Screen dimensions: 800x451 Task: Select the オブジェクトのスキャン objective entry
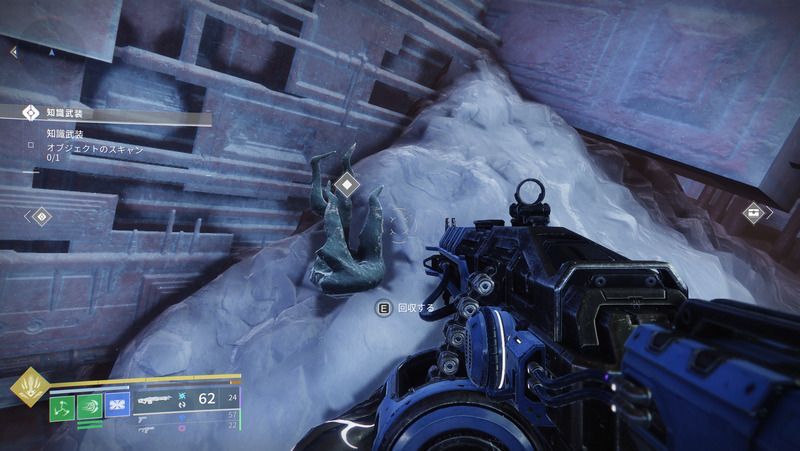[x=95, y=148]
